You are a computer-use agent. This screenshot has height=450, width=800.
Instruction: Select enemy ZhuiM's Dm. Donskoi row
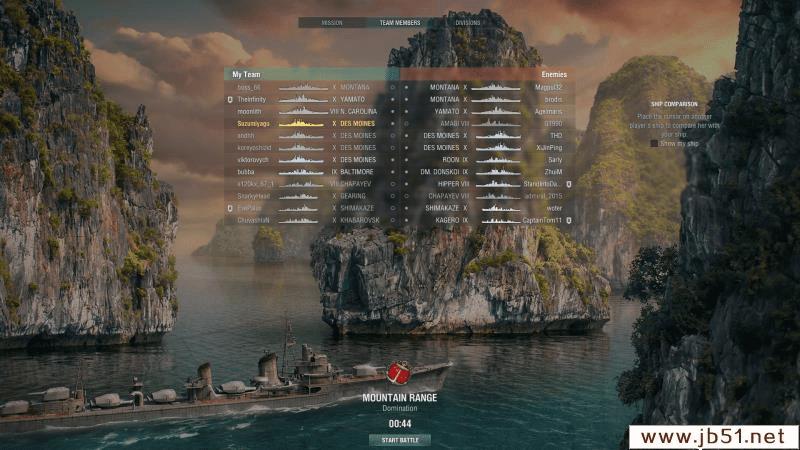tap(490, 172)
